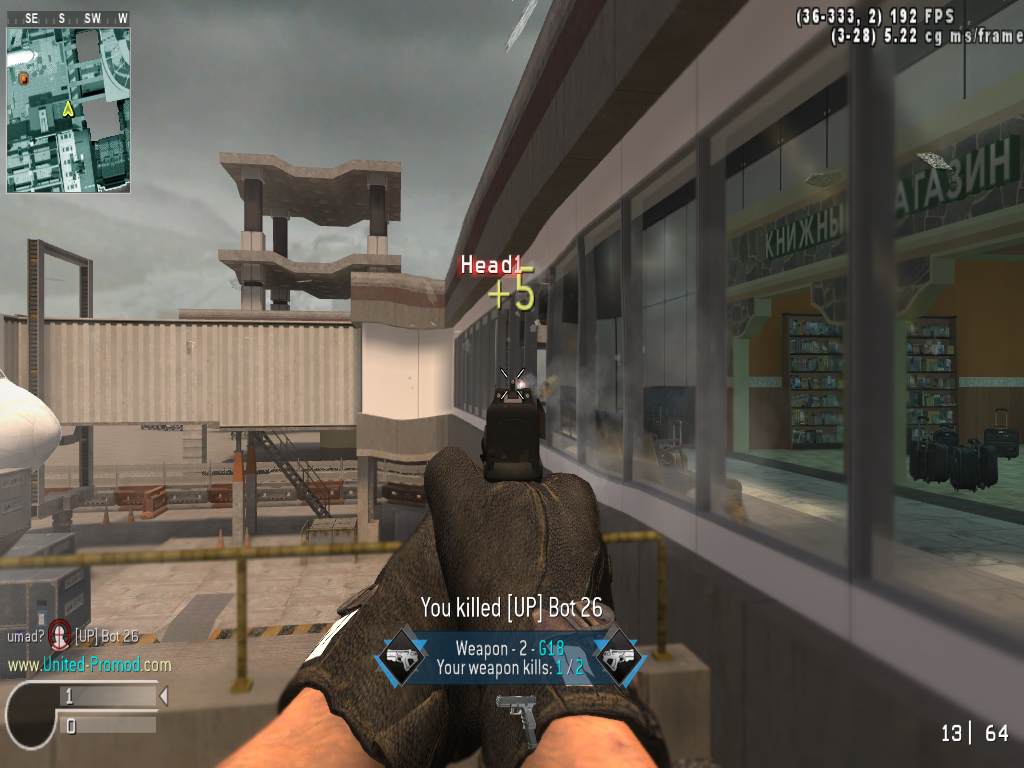Viewport: 1024px width, 768px height.
Task: Select the left pistol diamond icon
Action: [401, 657]
